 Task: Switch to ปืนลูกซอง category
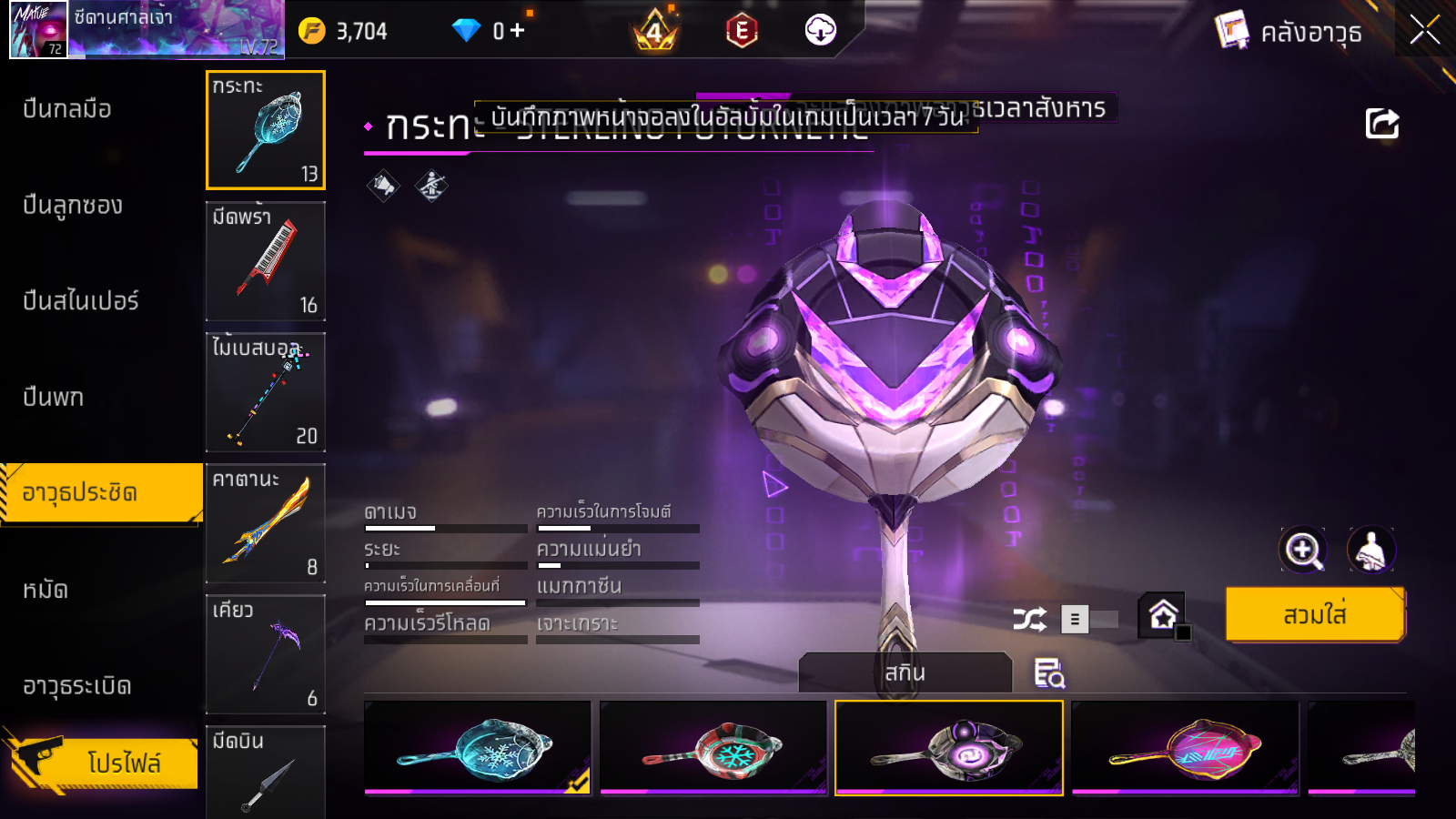pyautogui.click(x=73, y=206)
